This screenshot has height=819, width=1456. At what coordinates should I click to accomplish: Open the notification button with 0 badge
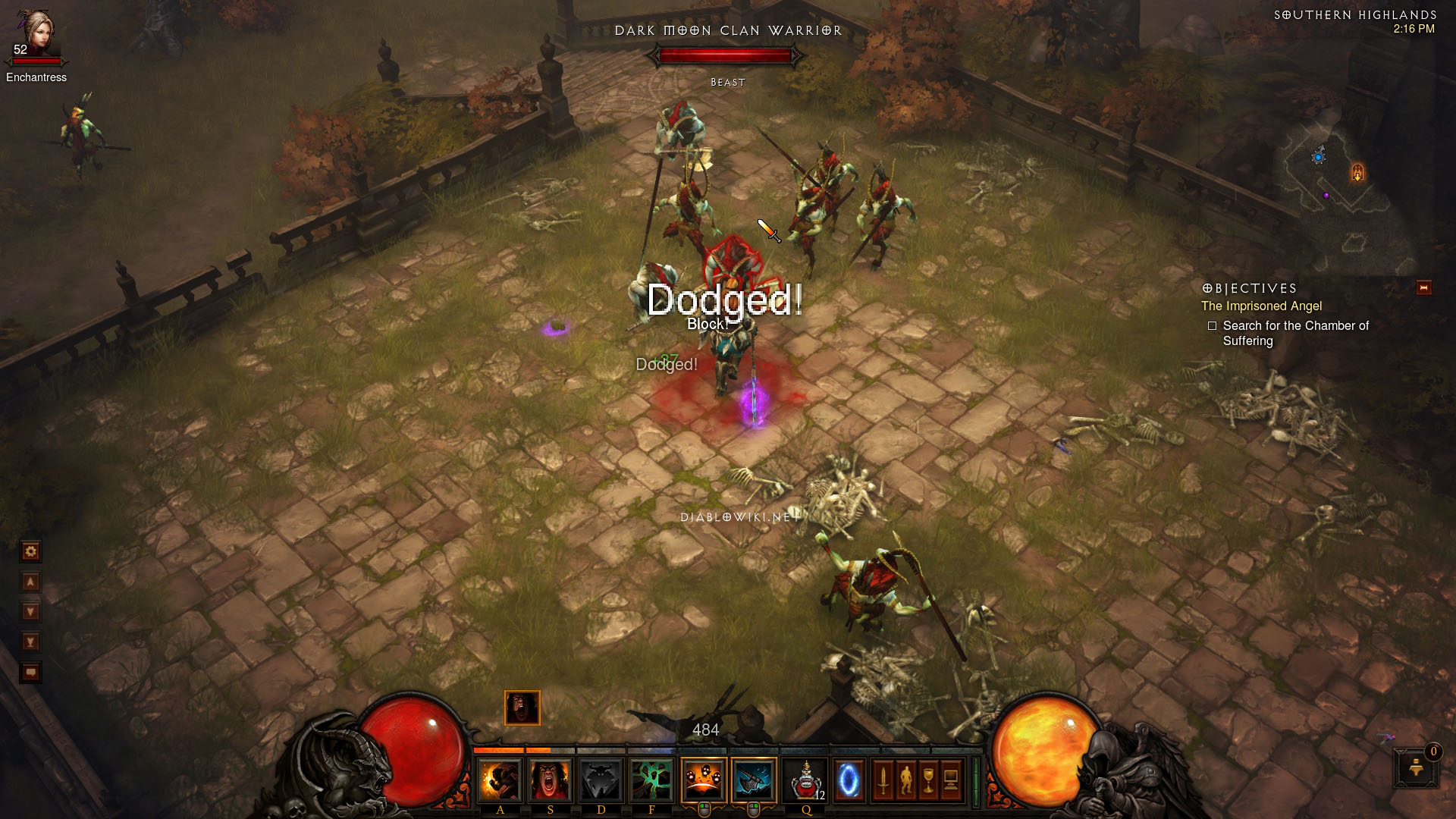tap(1416, 769)
